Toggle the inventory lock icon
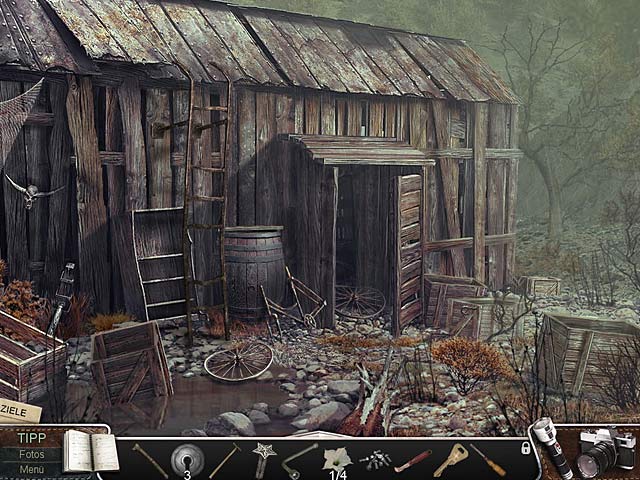This screenshot has width=640, height=480. (526, 449)
